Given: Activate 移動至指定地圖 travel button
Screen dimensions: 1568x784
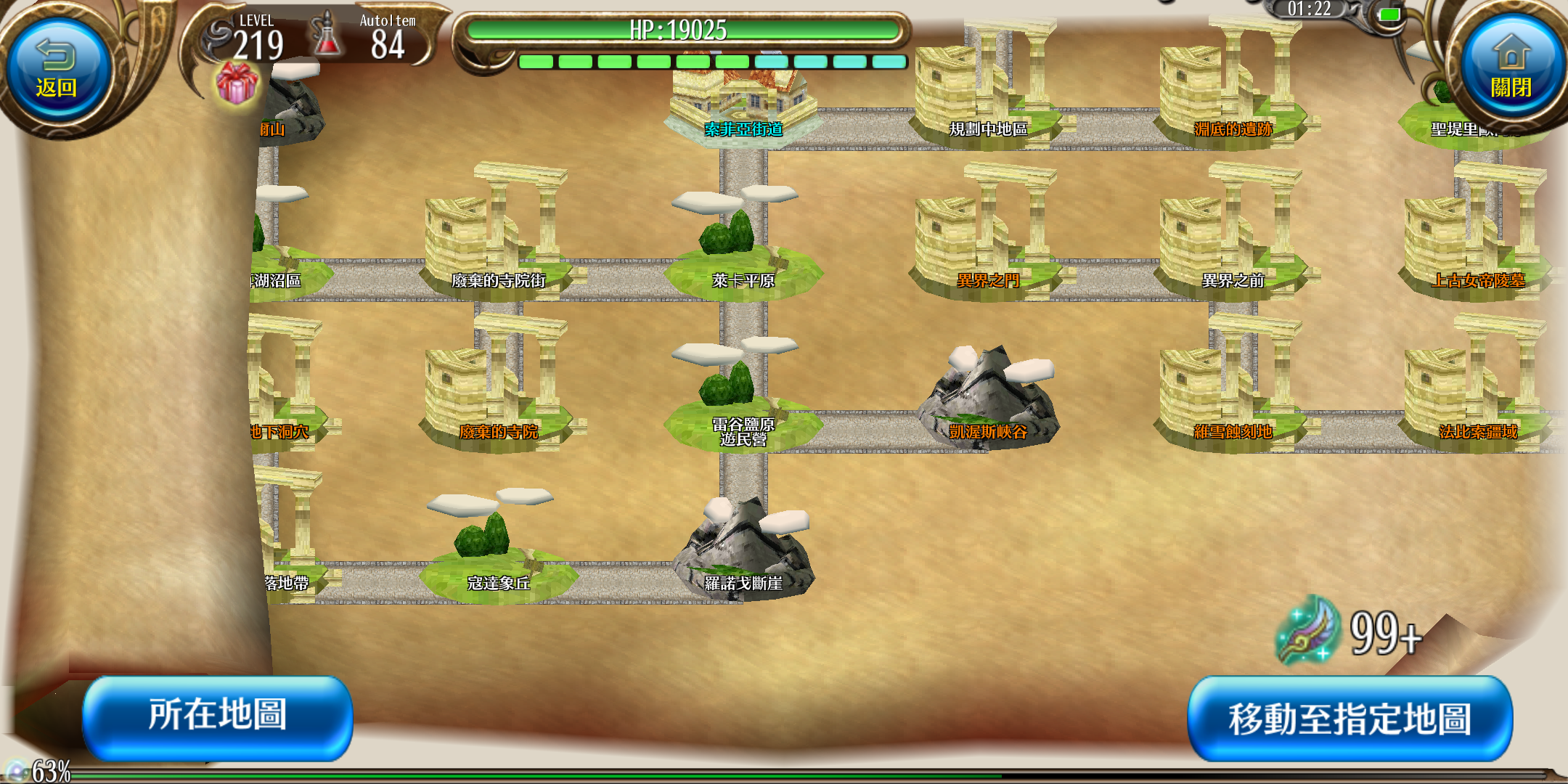Looking at the screenshot, I should [1349, 719].
